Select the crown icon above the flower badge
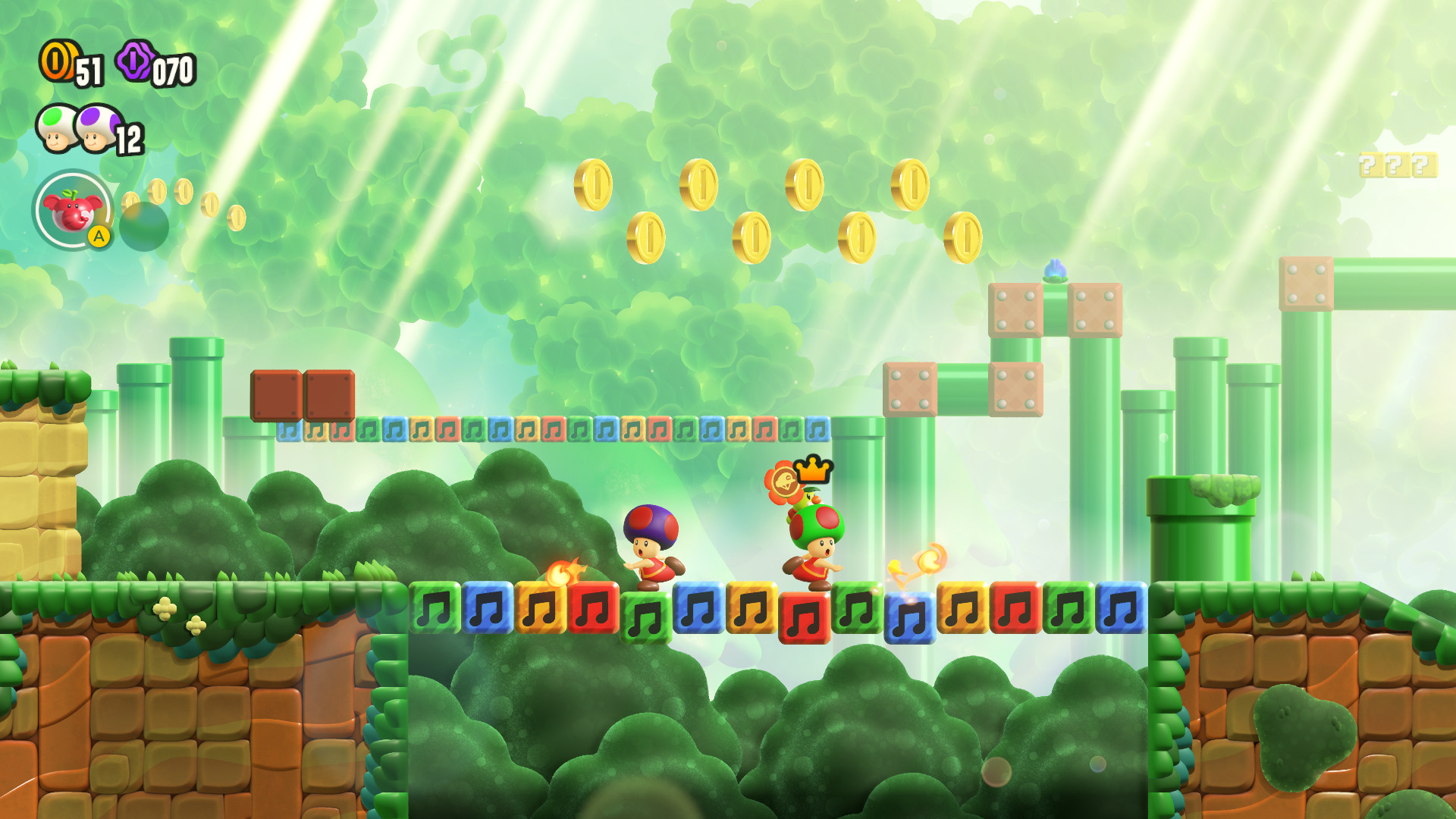The height and width of the screenshot is (819, 1456). coord(814,470)
